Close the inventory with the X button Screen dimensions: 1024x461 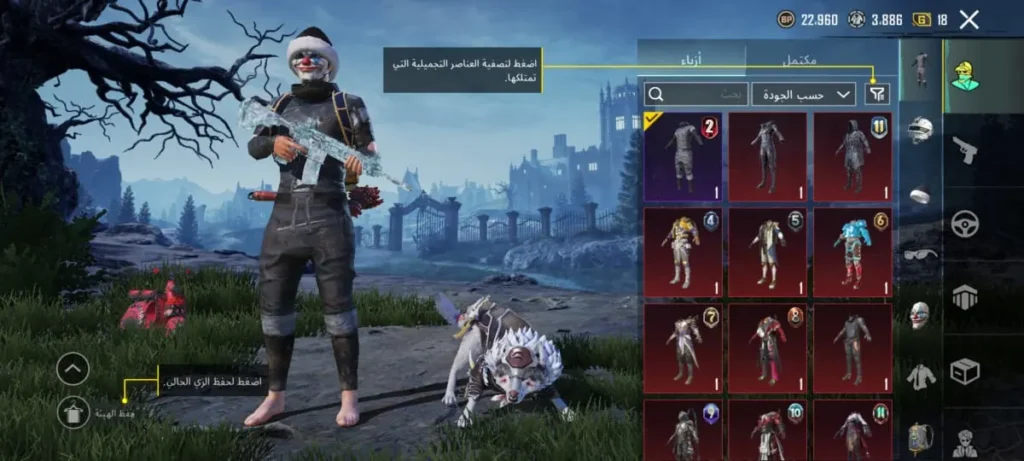coord(968,19)
